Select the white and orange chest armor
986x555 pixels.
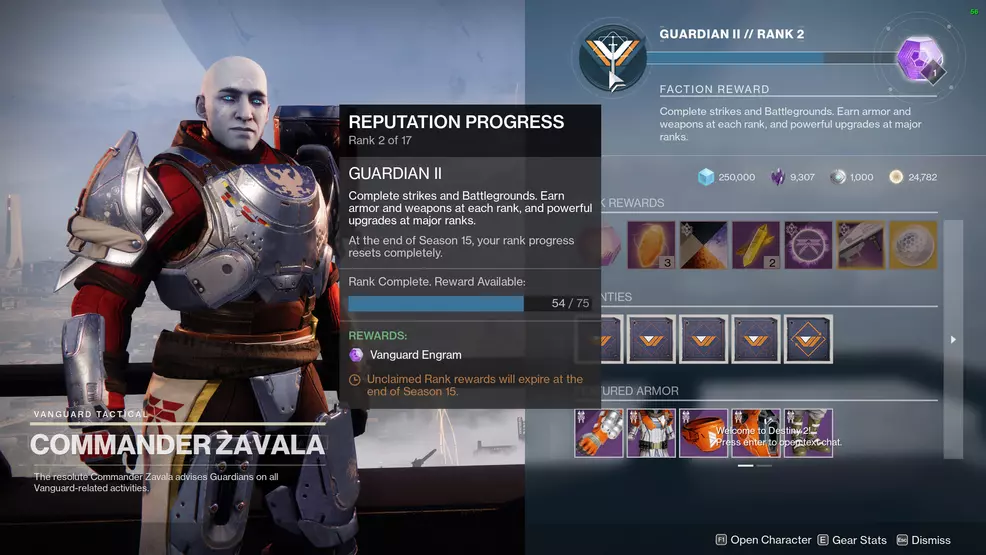click(x=651, y=433)
